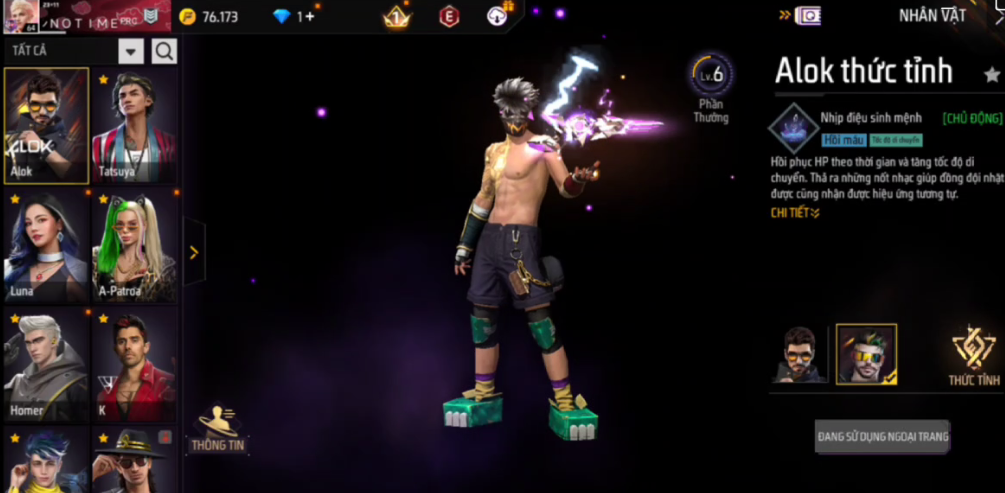
Task: Click the Đang Sử Dụng Ngoại Trang button
Action: click(882, 437)
